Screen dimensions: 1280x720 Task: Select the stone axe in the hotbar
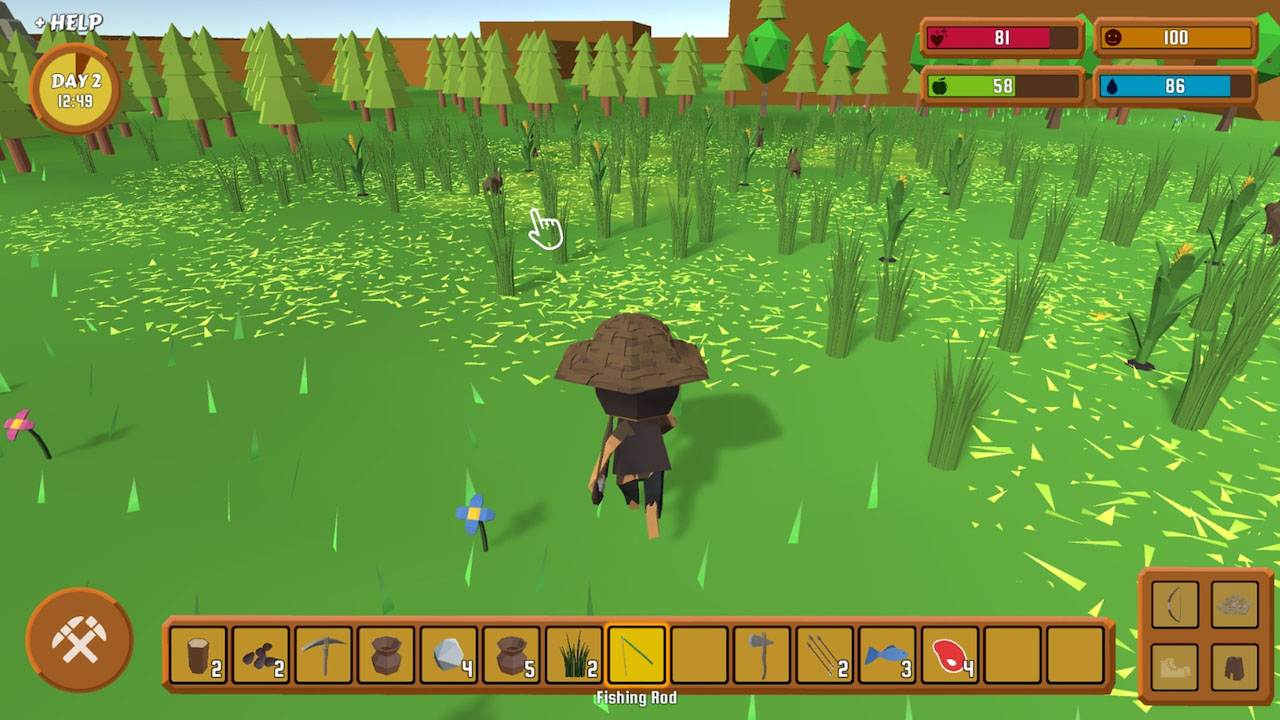tap(761, 650)
